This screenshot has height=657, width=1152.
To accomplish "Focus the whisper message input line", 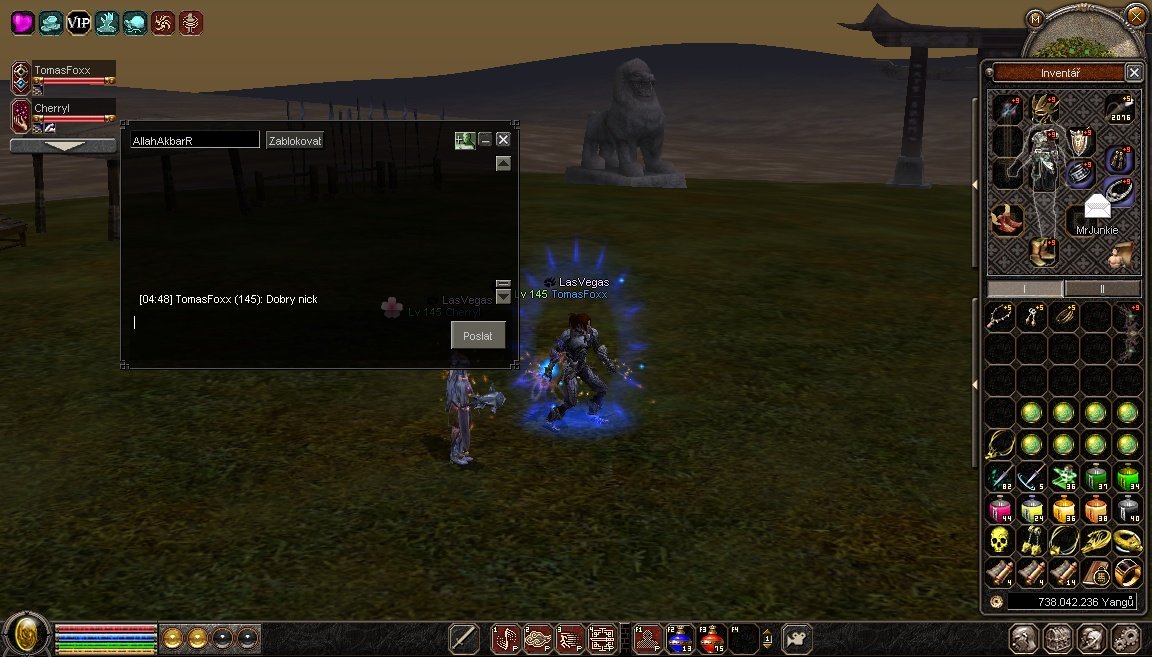I will click(x=290, y=322).
